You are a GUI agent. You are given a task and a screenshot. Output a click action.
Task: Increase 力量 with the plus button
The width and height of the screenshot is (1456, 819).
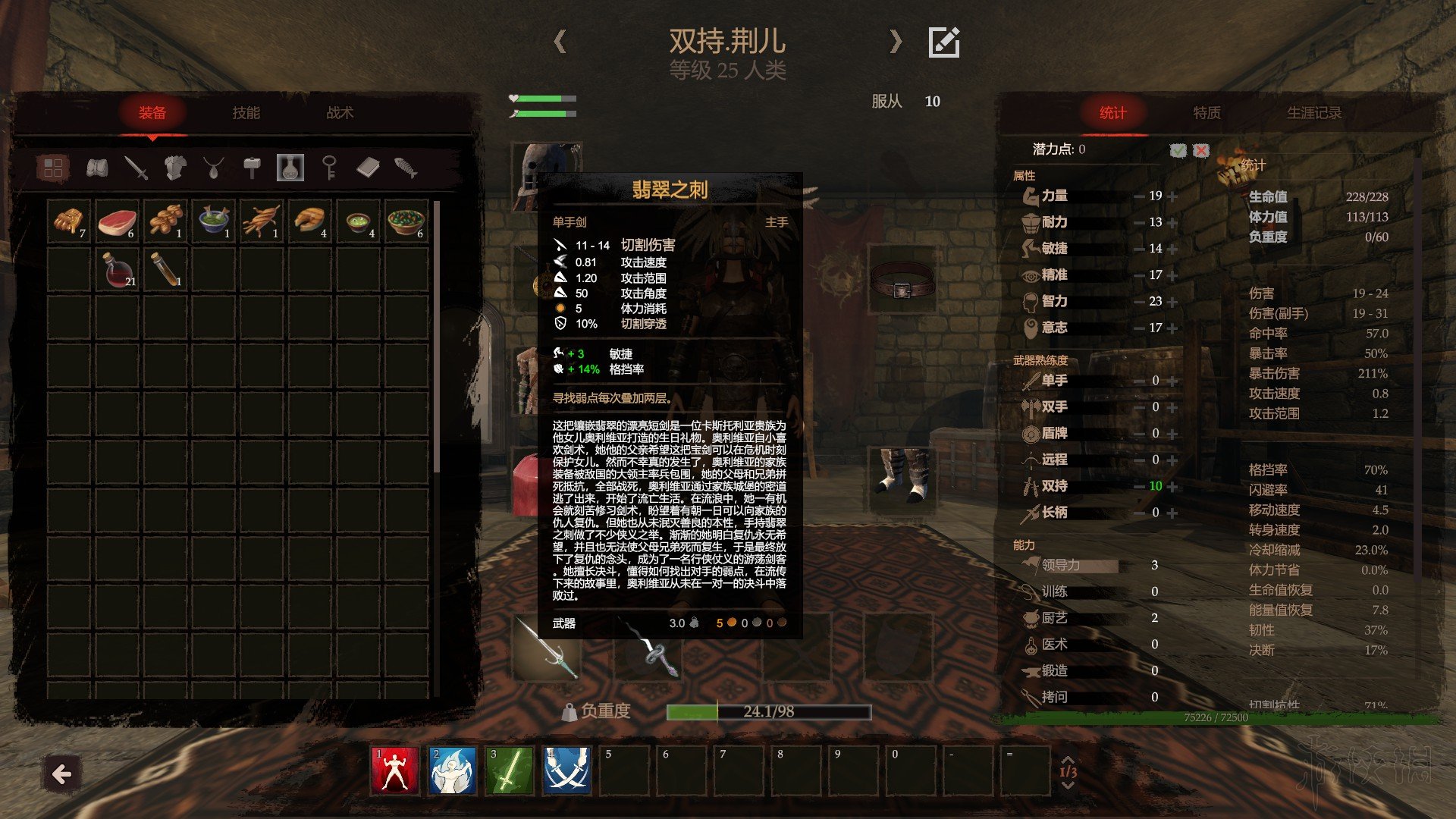click(x=1173, y=196)
